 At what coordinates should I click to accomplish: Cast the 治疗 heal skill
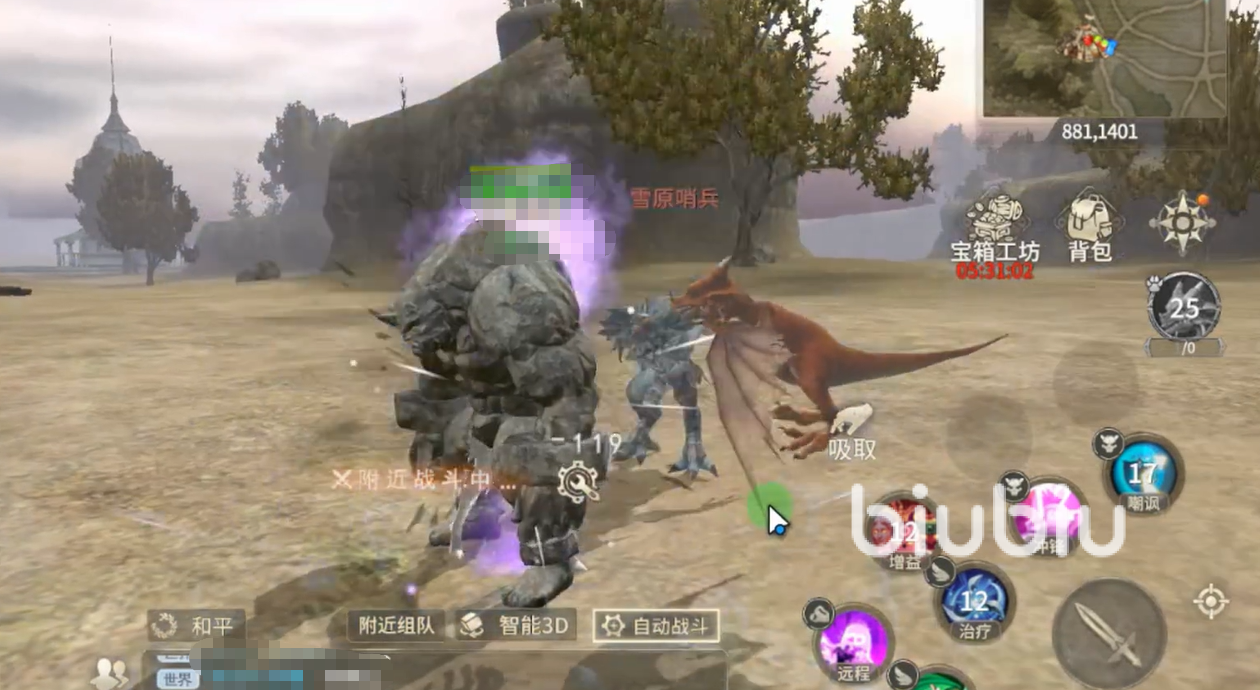pos(974,601)
